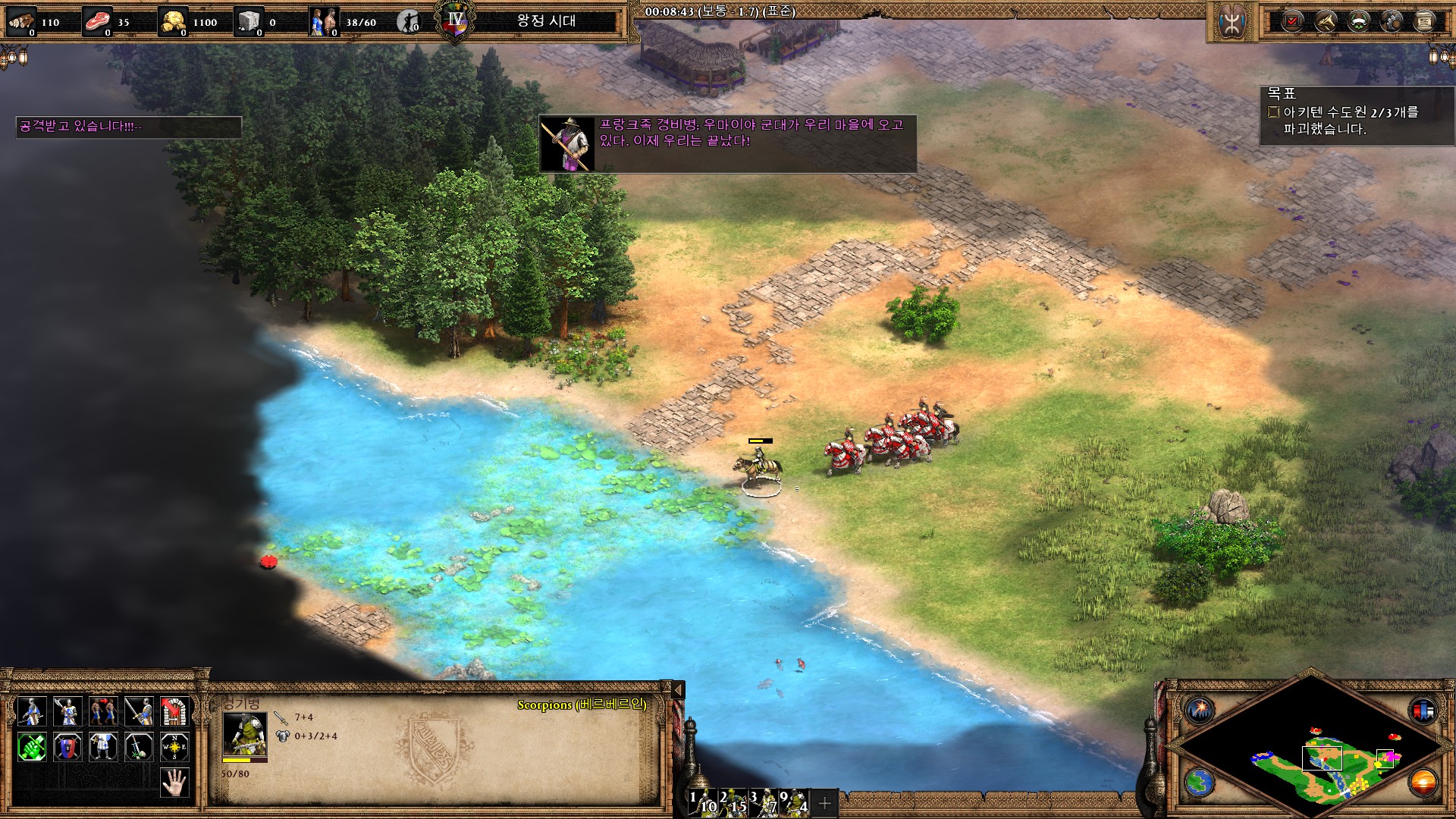Set the Stand Ground stance

pyautogui.click(x=103, y=747)
